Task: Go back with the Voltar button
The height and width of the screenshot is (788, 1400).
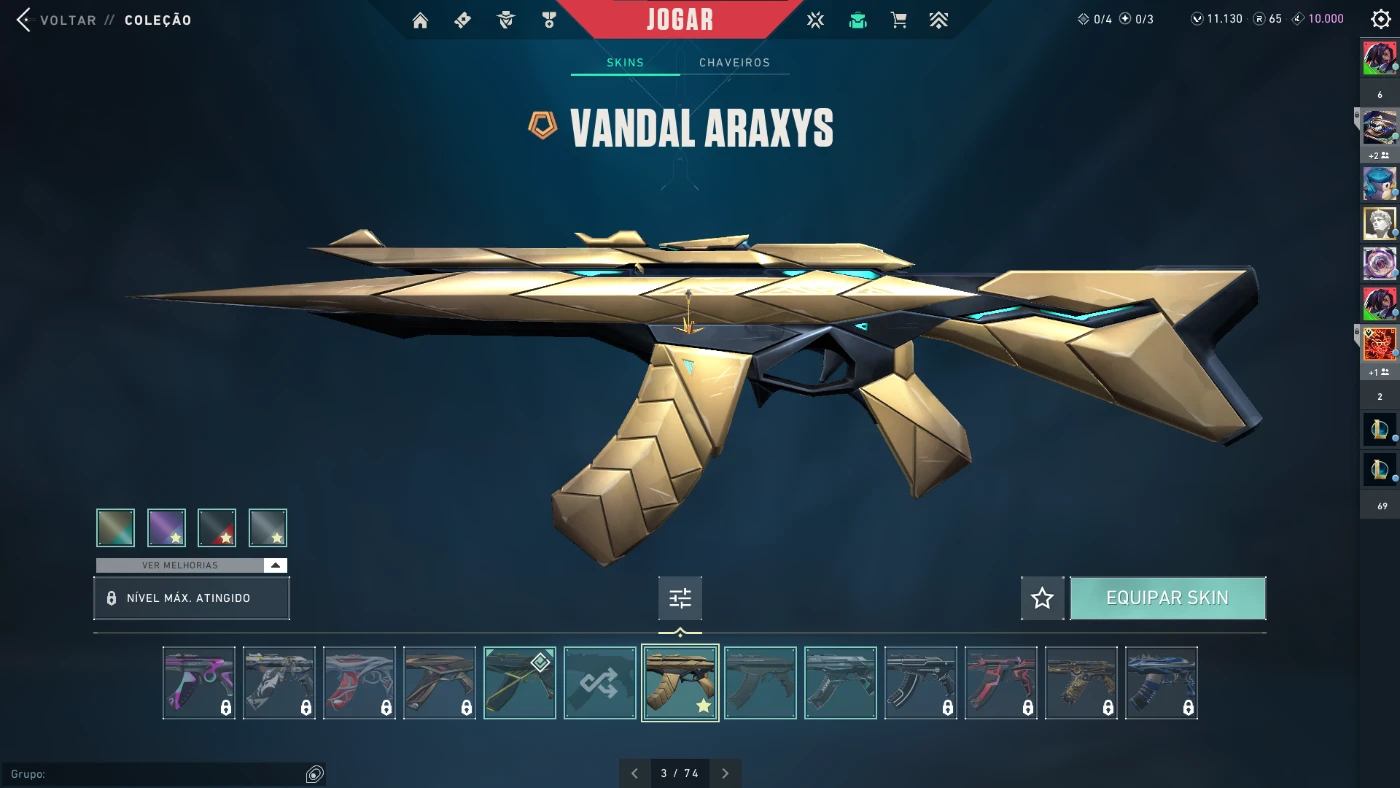Action: (56, 20)
